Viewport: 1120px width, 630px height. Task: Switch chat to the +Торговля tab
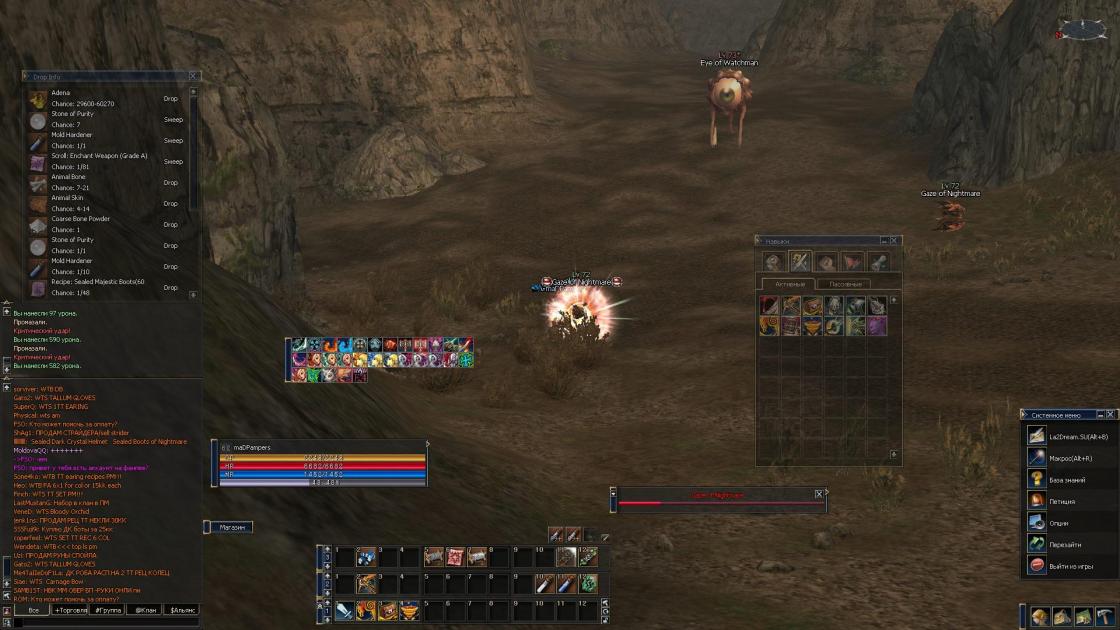coord(71,609)
